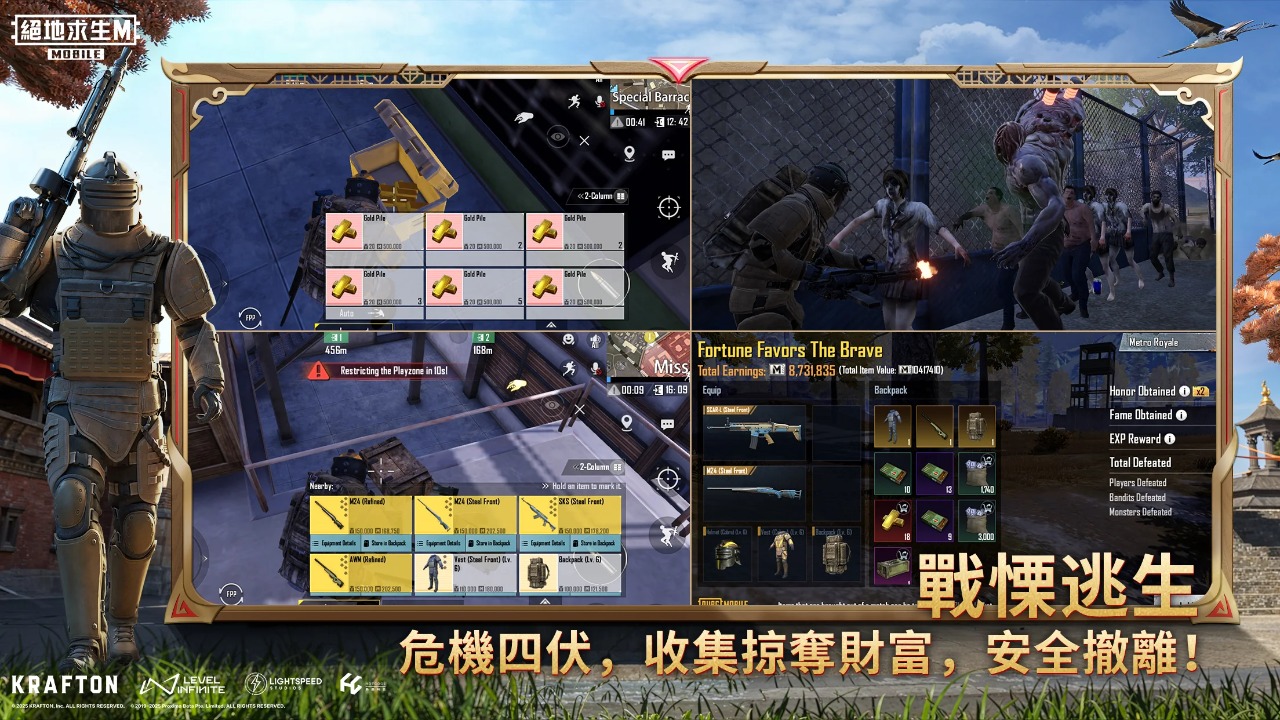Select the crosshair aim icon near the Gold Pile list
The image size is (1280, 720).
668,205
